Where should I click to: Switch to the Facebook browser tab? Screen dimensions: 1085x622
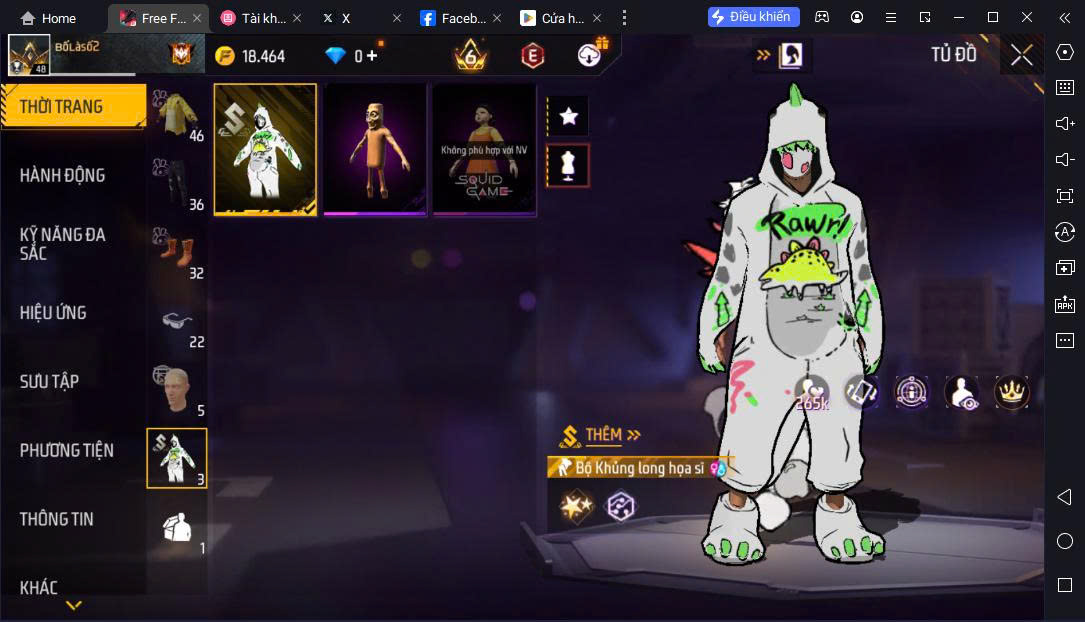pyautogui.click(x=455, y=18)
